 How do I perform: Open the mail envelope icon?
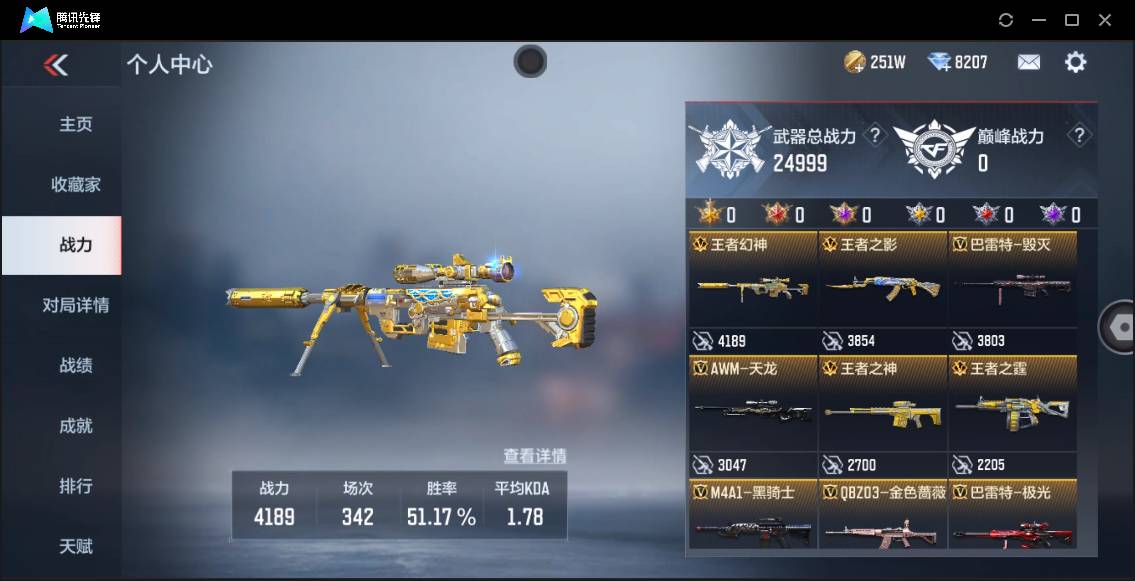tap(1028, 63)
